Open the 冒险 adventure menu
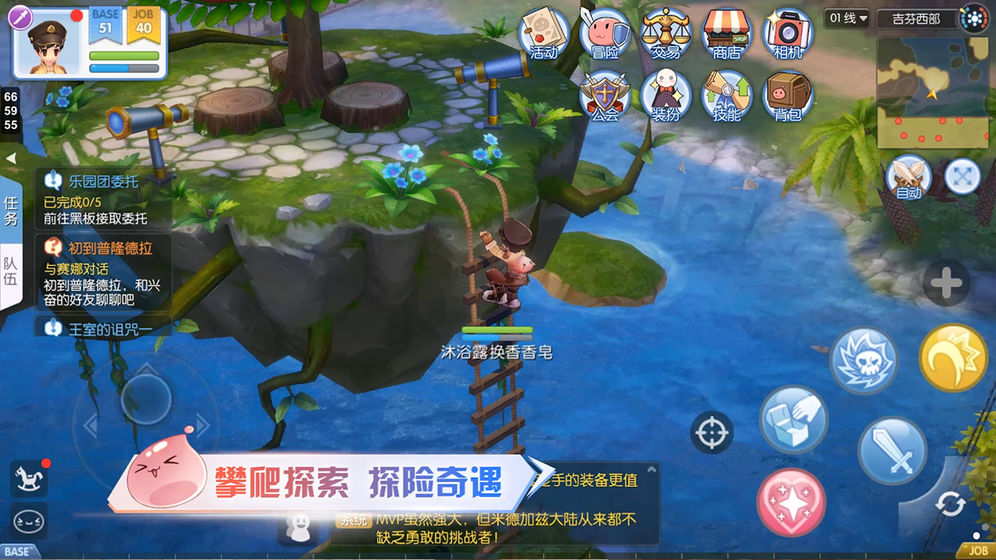This screenshot has height=560, width=996. pos(605,33)
